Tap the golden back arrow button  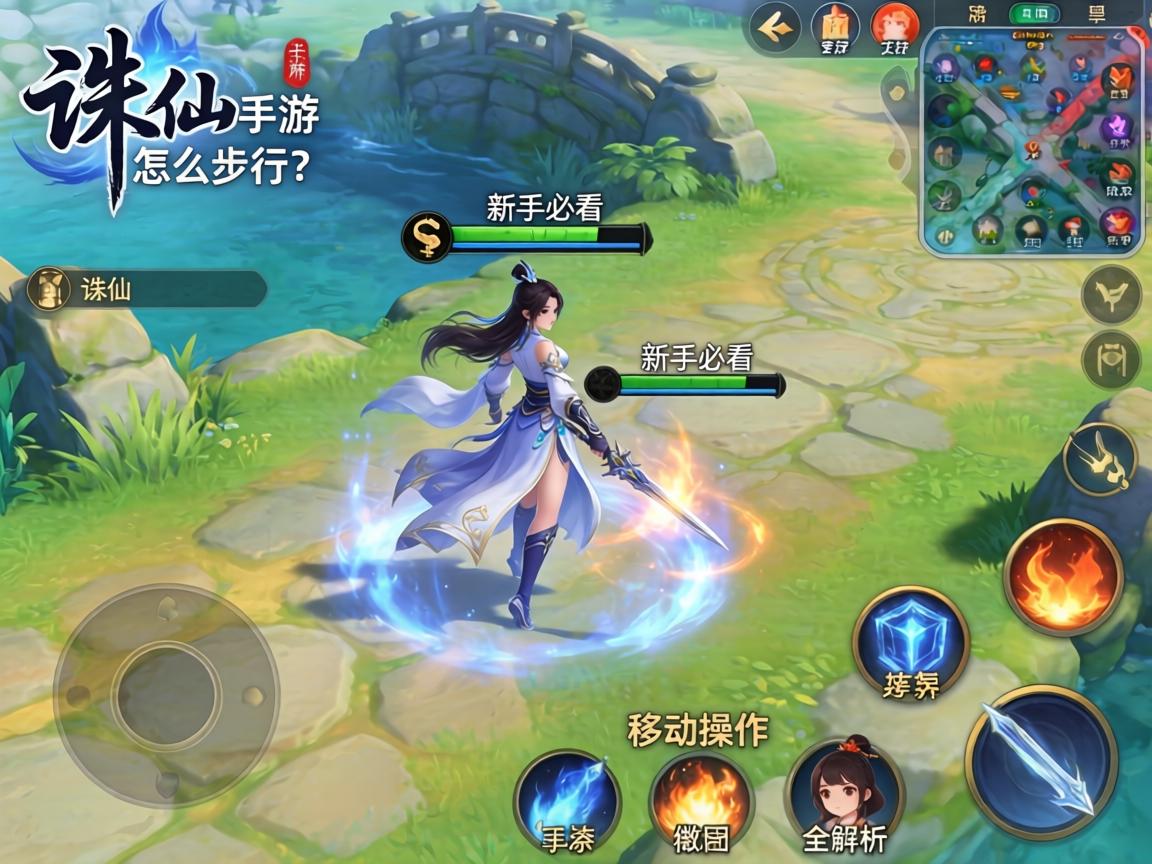tap(773, 29)
